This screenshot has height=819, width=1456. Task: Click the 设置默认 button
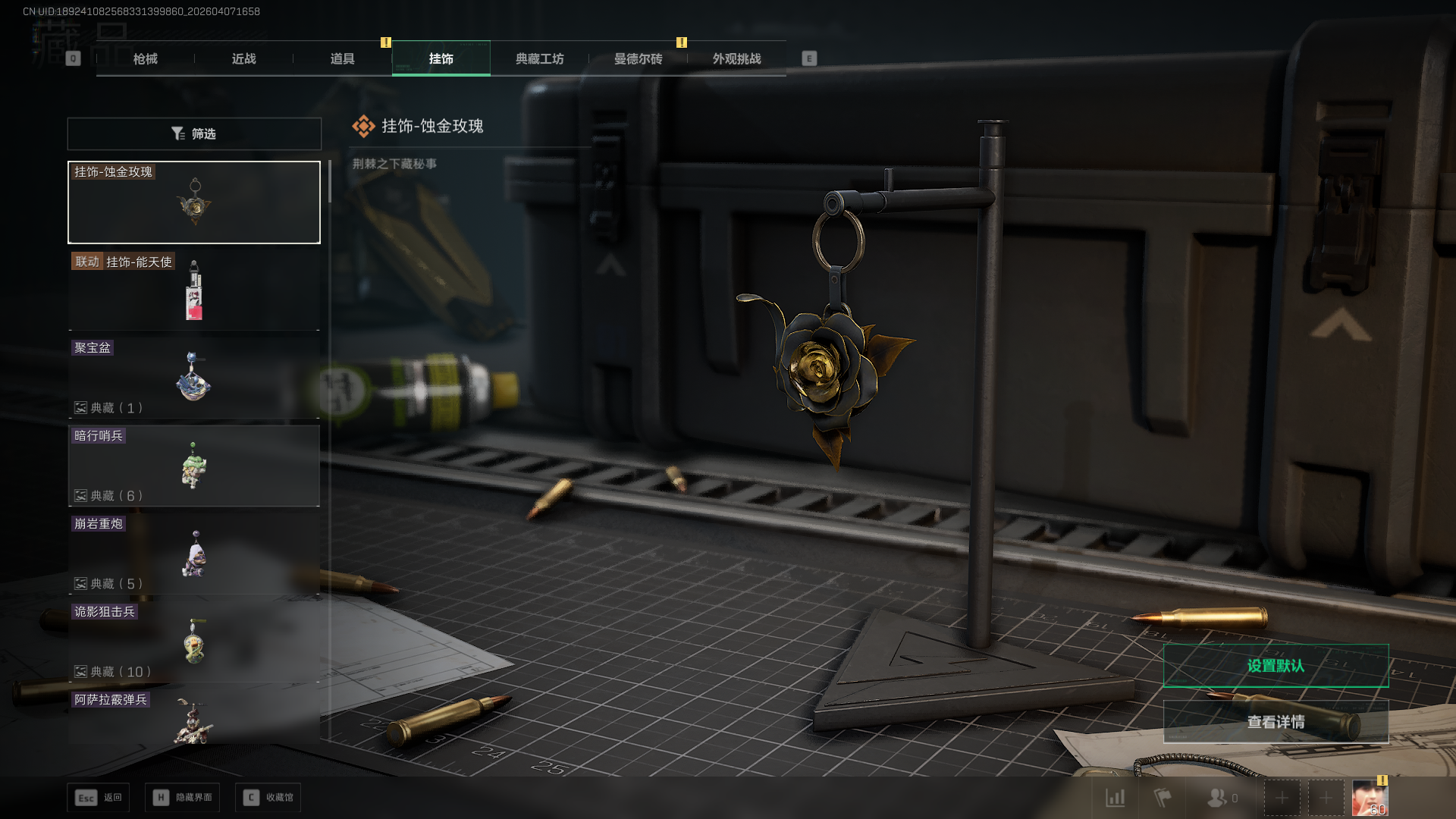(x=1276, y=666)
